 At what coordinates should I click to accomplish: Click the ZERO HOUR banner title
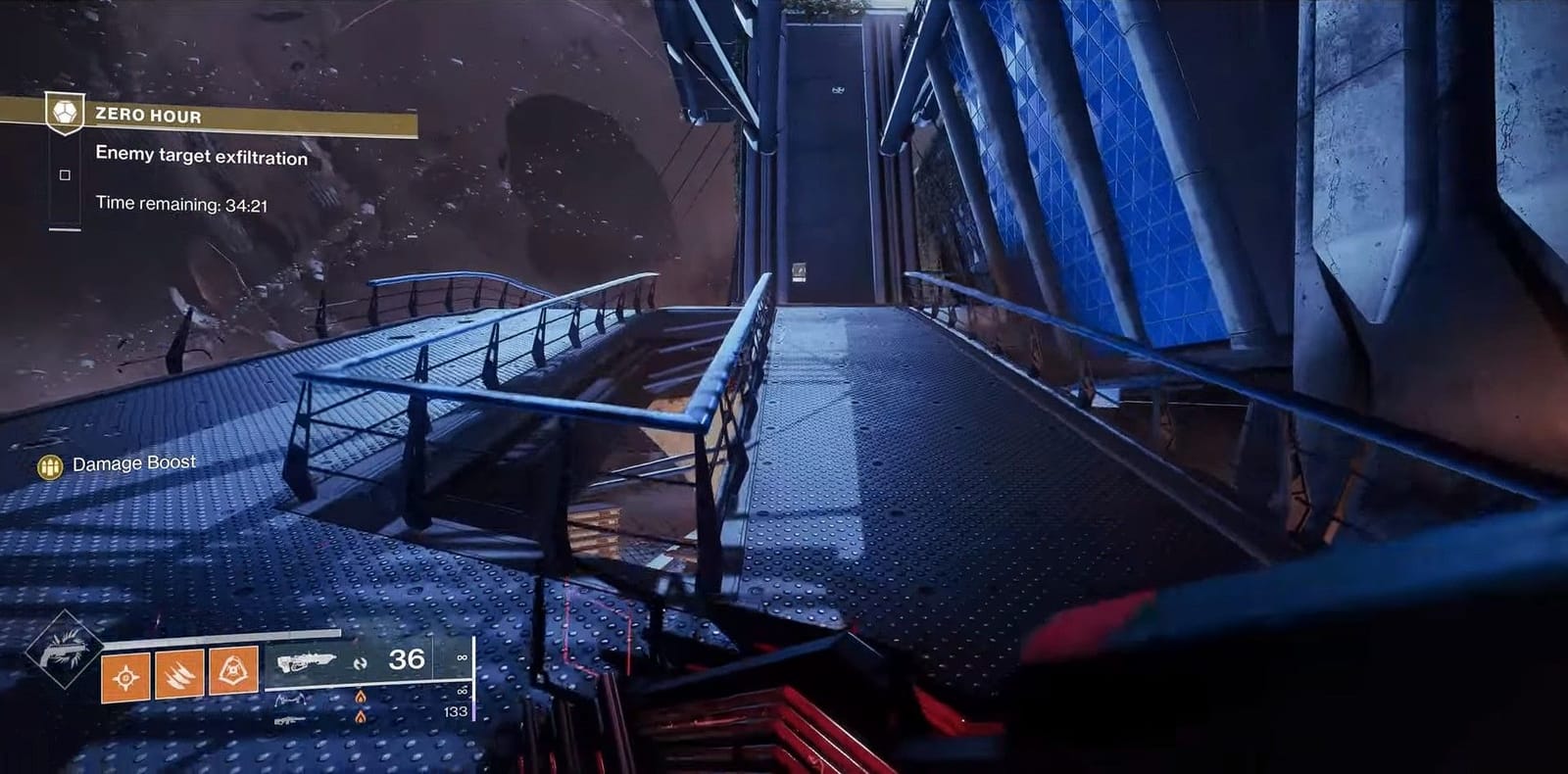click(149, 115)
